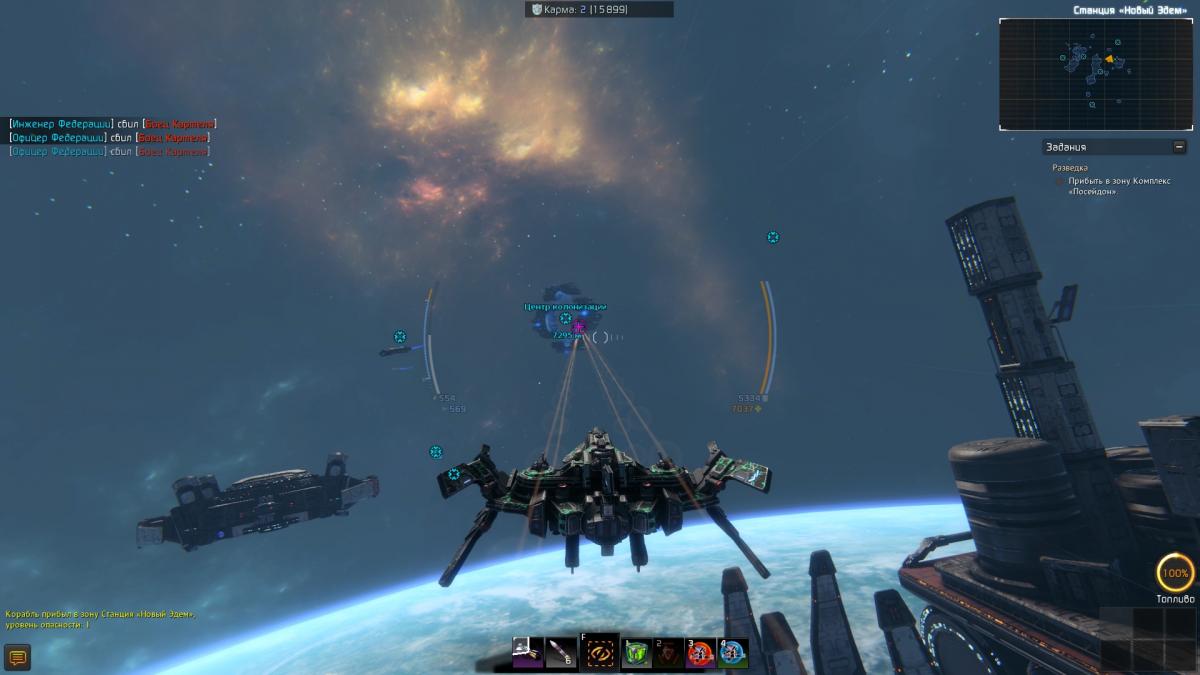This screenshot has height=675, width=1200.
Task: Select the main weapon slot with the purple background
Action: (x=528, y=653)
